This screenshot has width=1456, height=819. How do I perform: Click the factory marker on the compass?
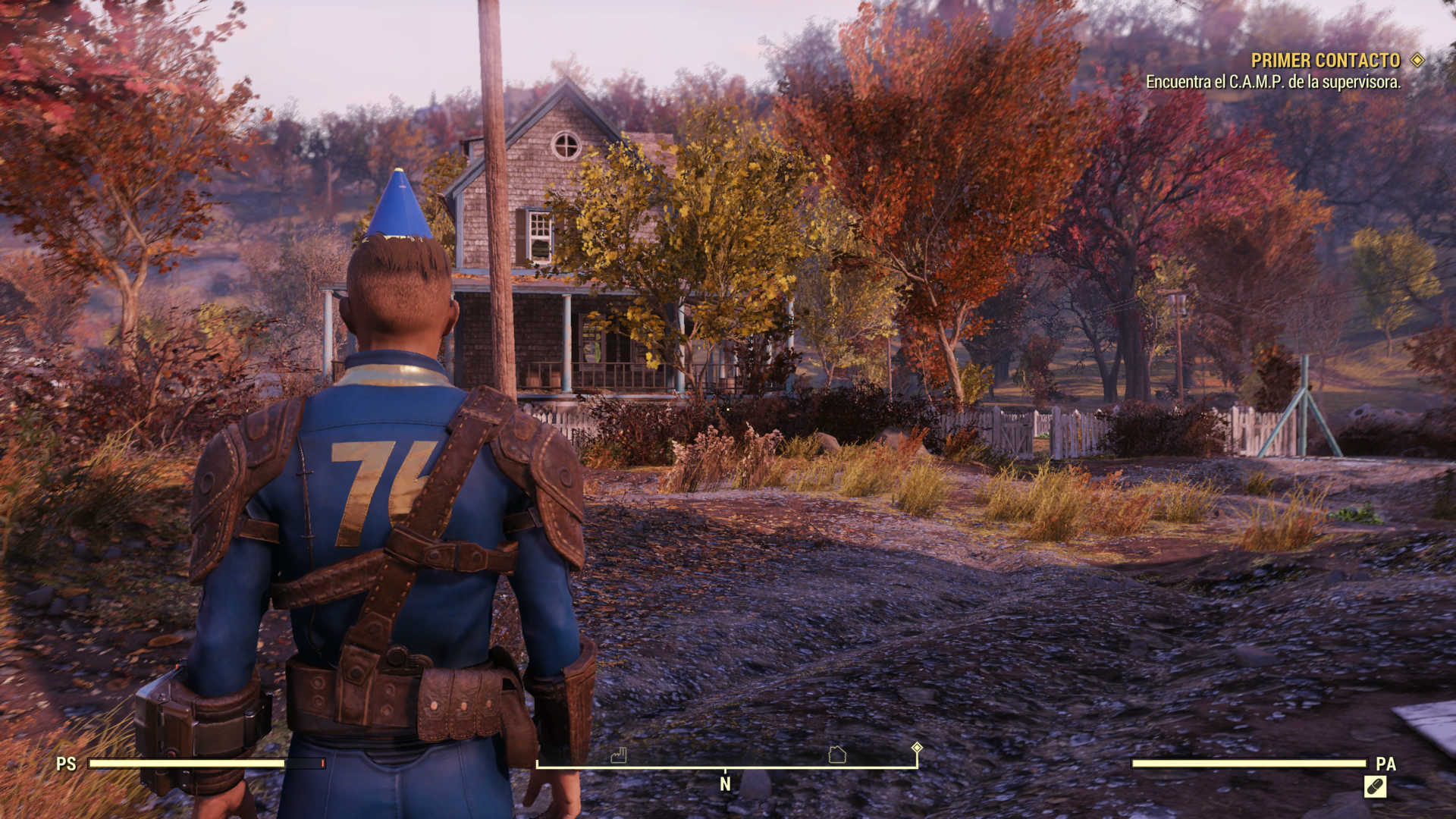[x=619, y=755]
